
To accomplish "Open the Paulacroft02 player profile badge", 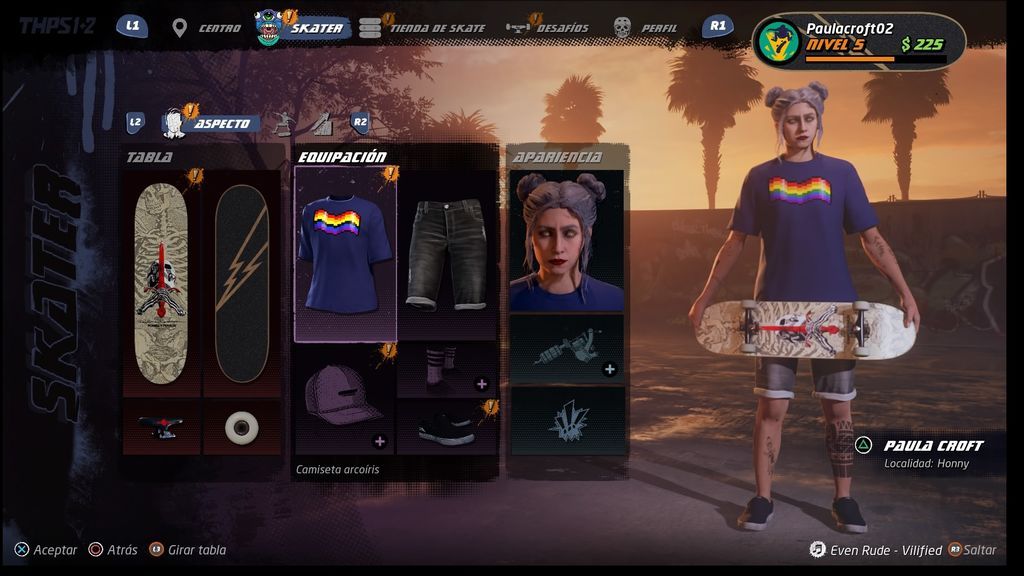I will tap(859, 42).
